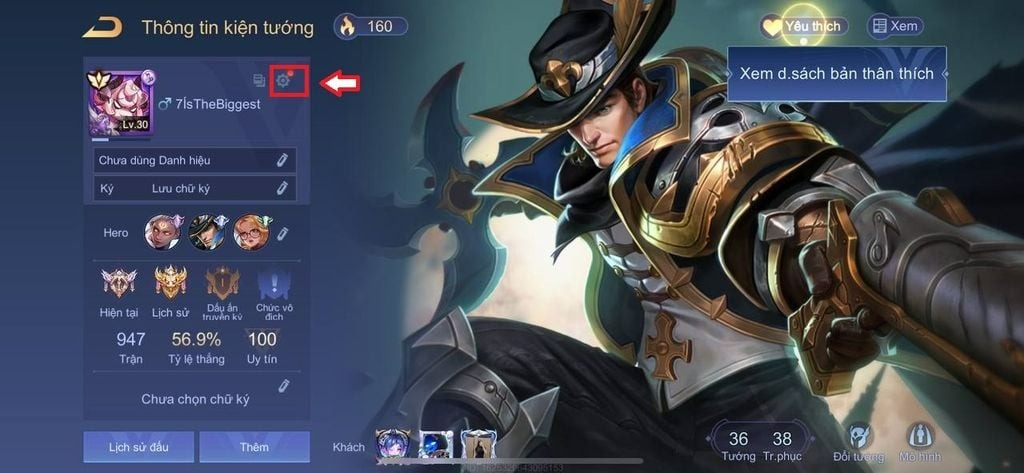Edit the favorite Hero list
Image resolution: width=1024 pixels, height=473 pixels.
coord(283,233)
